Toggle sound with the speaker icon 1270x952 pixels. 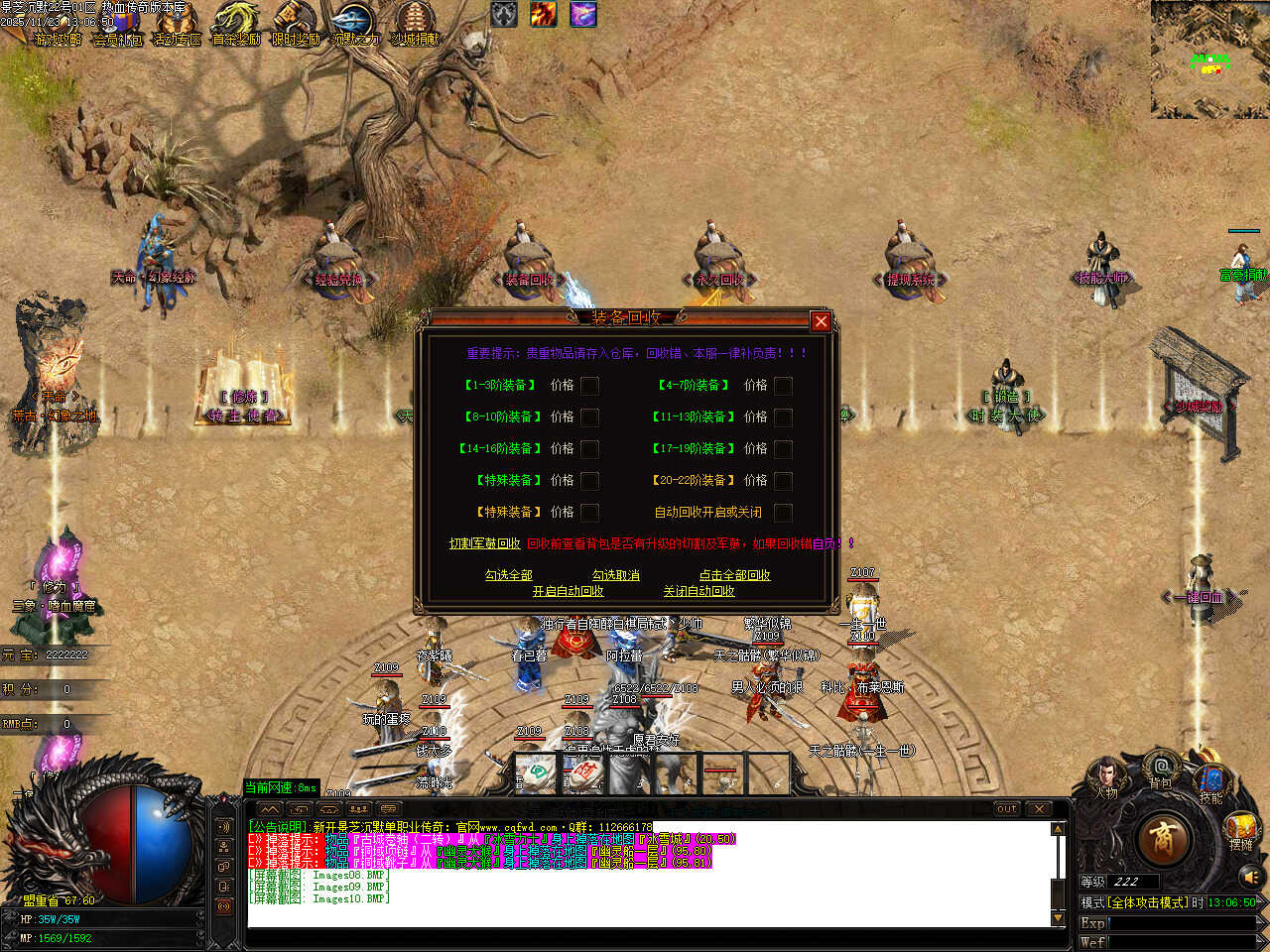pos(1250,877)
